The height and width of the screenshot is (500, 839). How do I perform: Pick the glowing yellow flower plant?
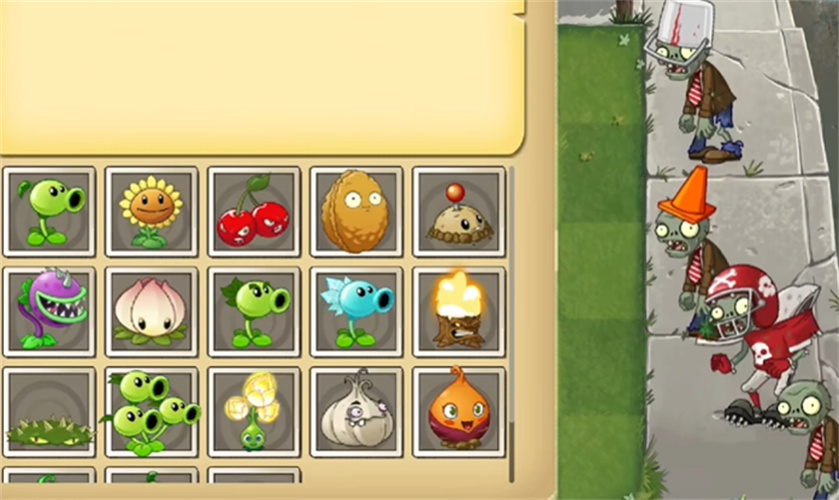[x=254, y=412]
